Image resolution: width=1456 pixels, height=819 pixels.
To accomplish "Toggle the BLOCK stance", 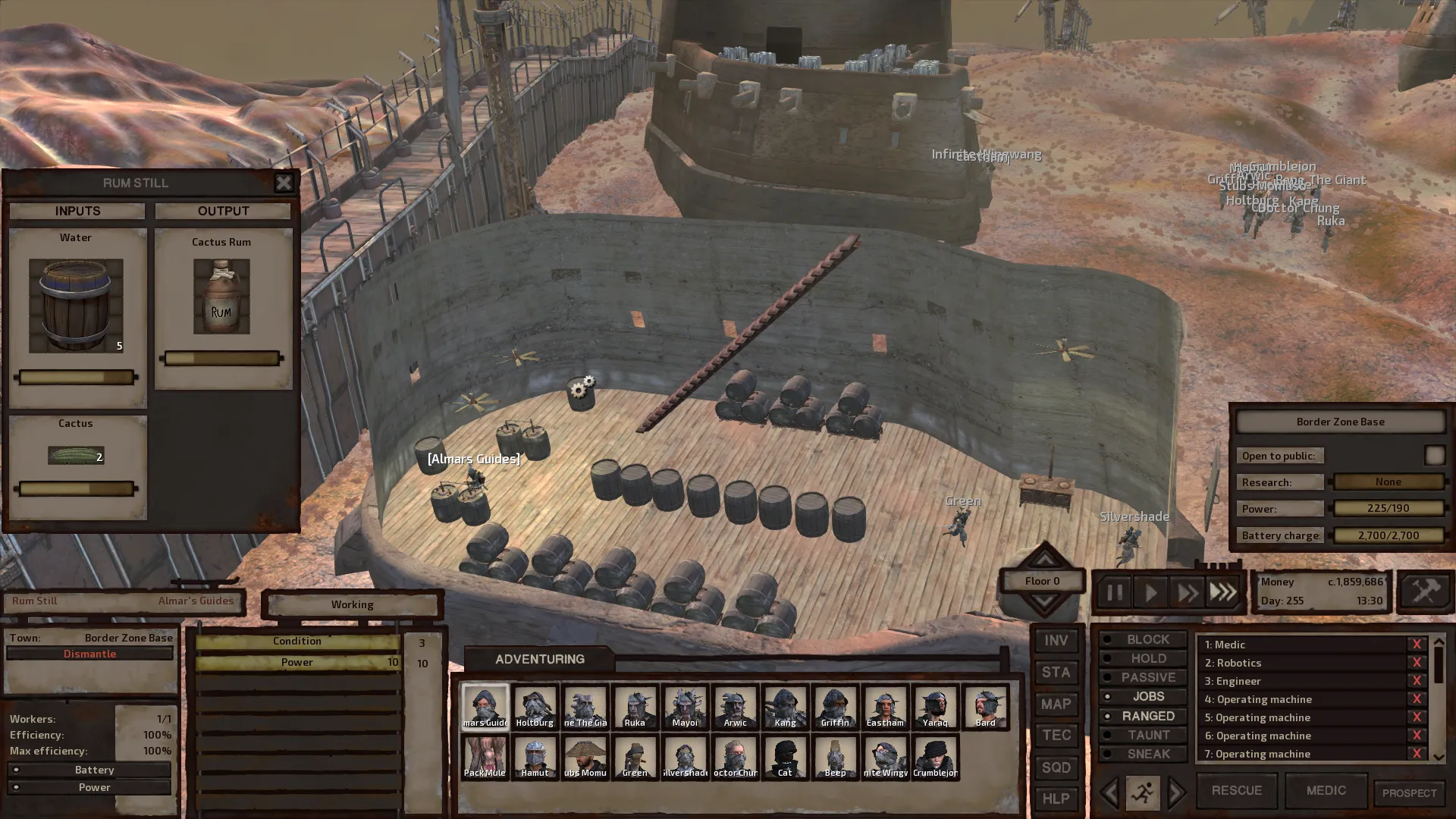I will [x=1143, y=639].
